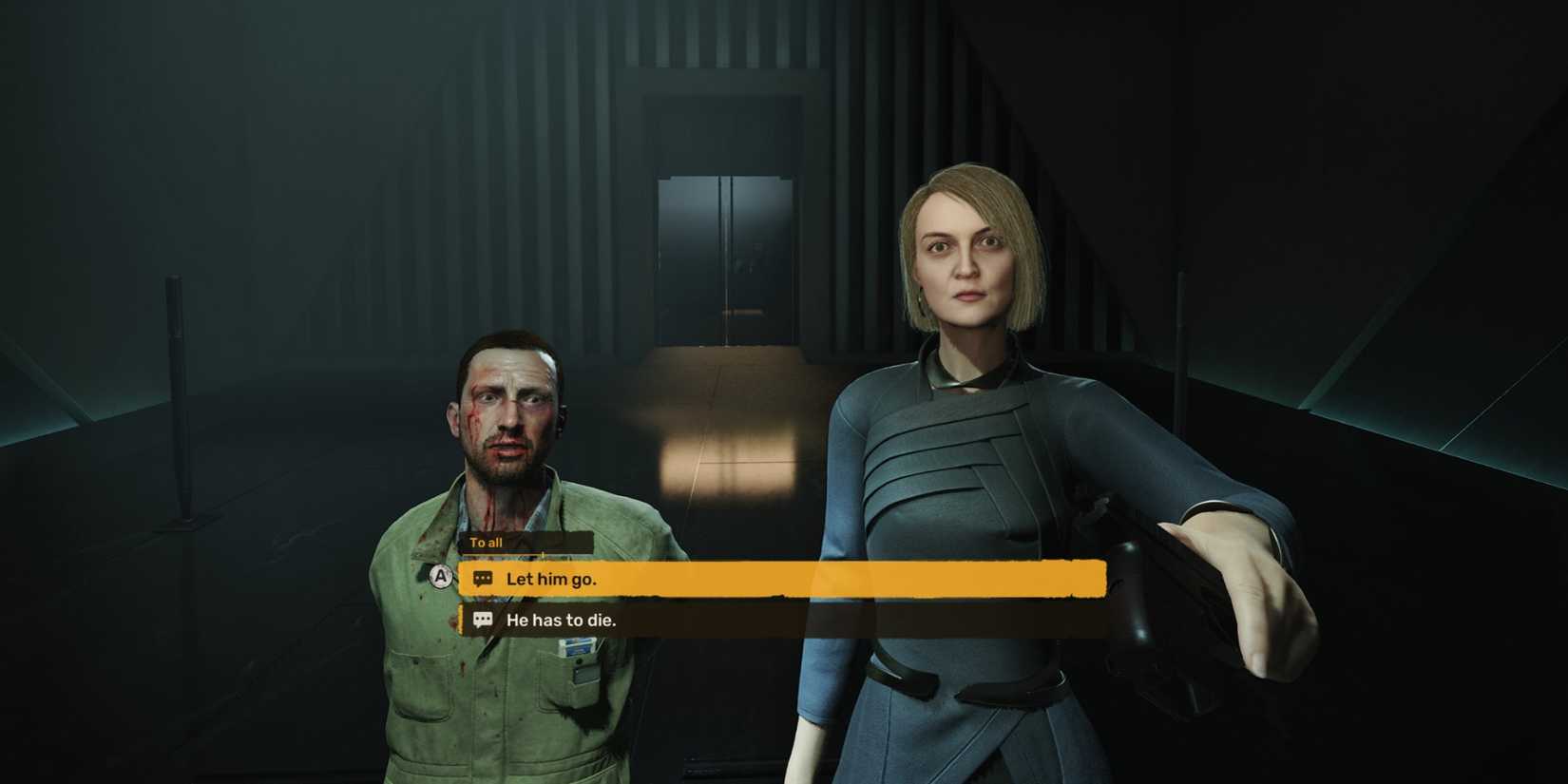The image size is (1568, 784).
Task: Click the A prompt circle left of the dialogue box
Action: (440, 575)
